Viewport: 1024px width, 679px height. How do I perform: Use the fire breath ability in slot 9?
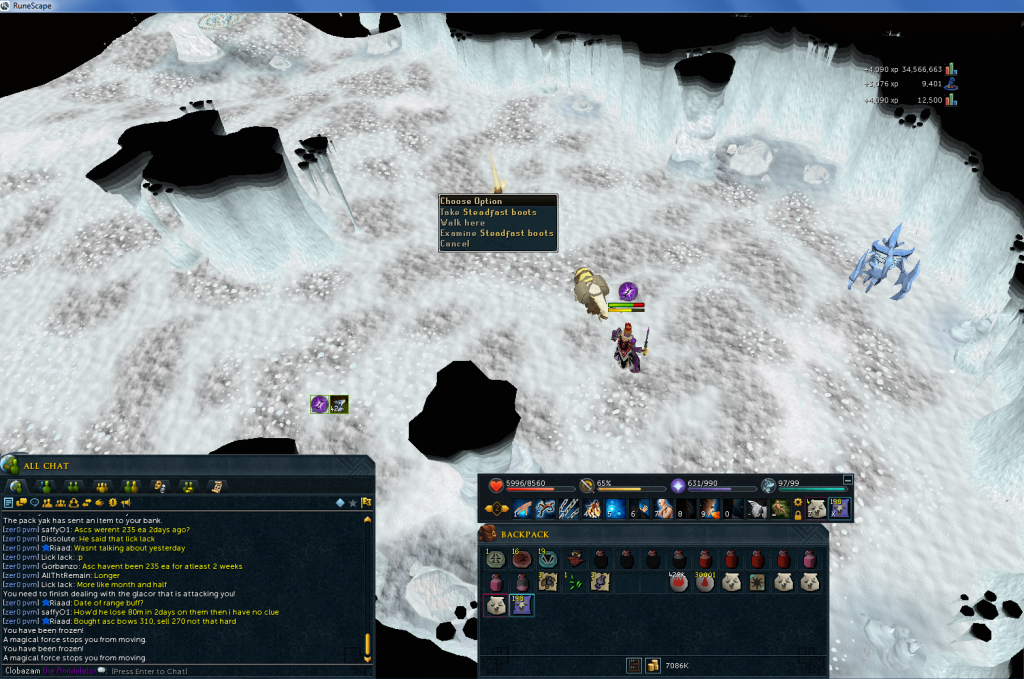point(707,509)
